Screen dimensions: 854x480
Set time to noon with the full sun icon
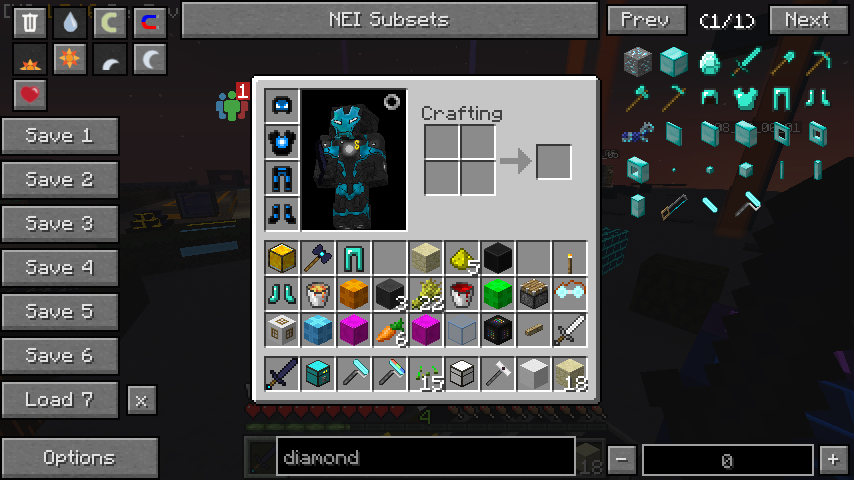70,60
